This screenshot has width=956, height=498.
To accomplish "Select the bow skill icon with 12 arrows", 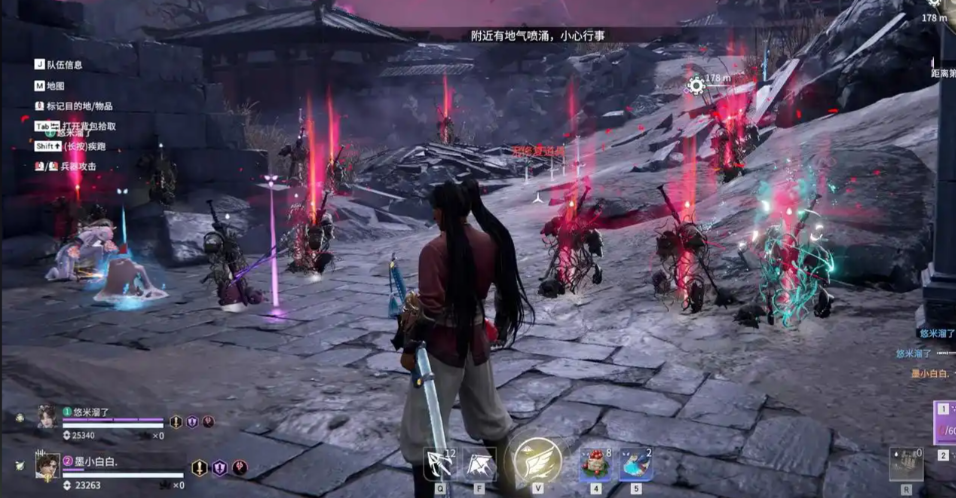I will point(440,464).
